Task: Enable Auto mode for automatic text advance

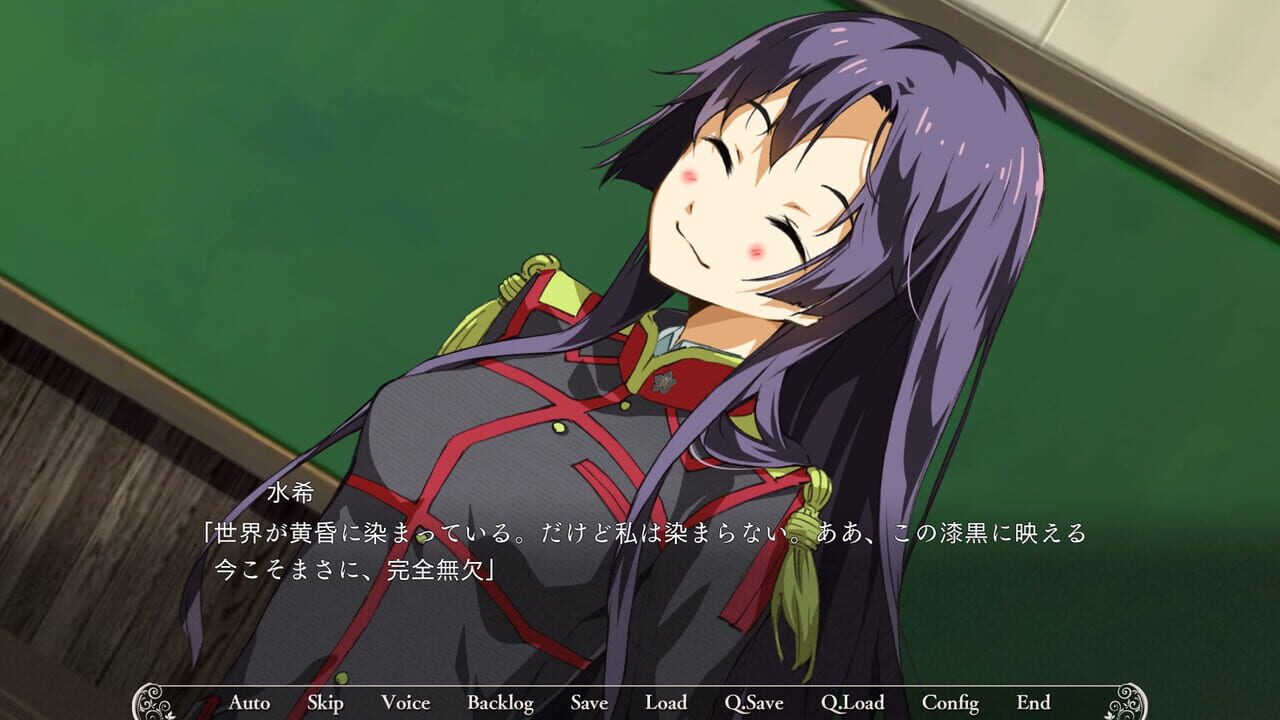Action: pyautogui.click(x=251, y=703)
